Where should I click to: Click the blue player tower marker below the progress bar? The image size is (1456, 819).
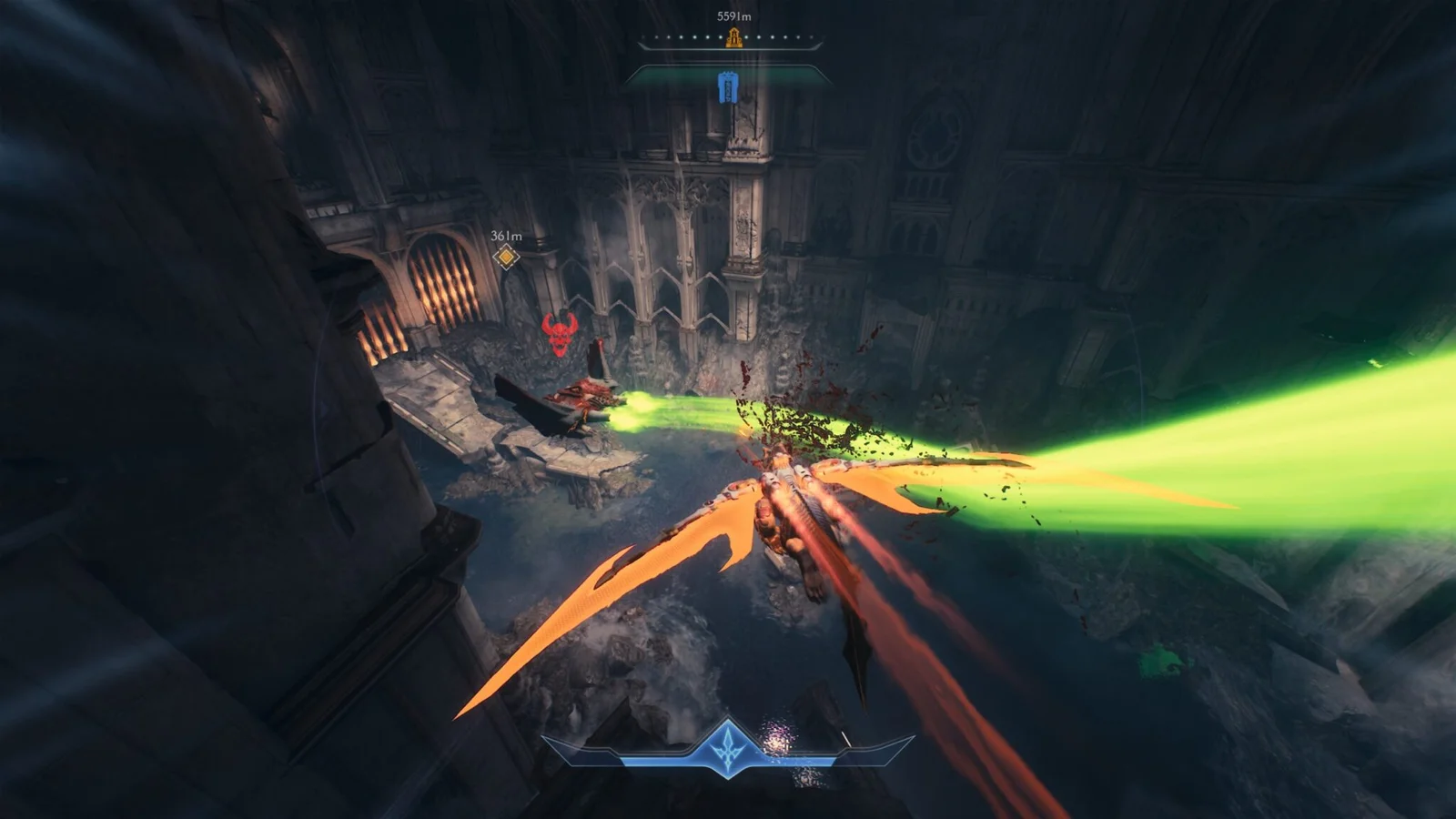728,88
